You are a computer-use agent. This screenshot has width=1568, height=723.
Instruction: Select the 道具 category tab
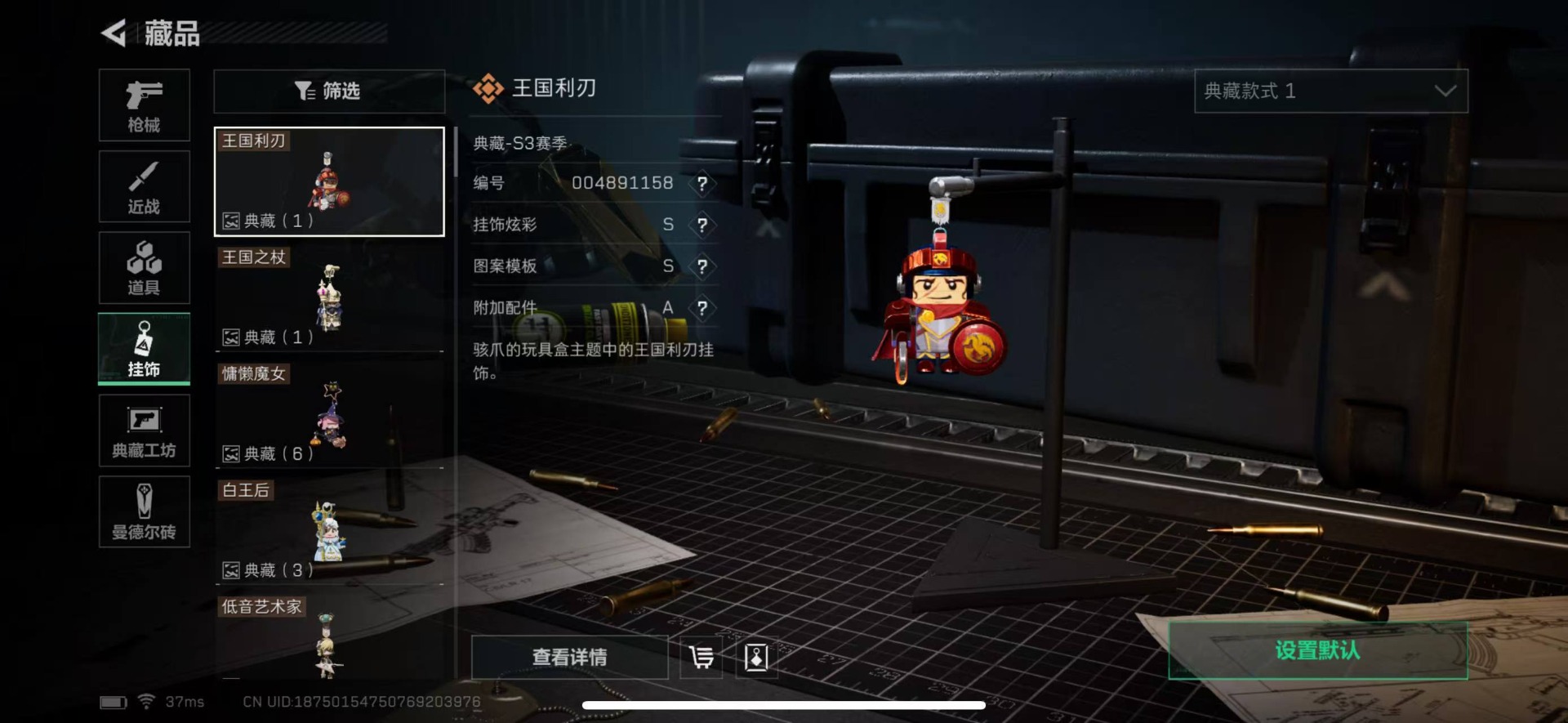click(x=144, y=268)
